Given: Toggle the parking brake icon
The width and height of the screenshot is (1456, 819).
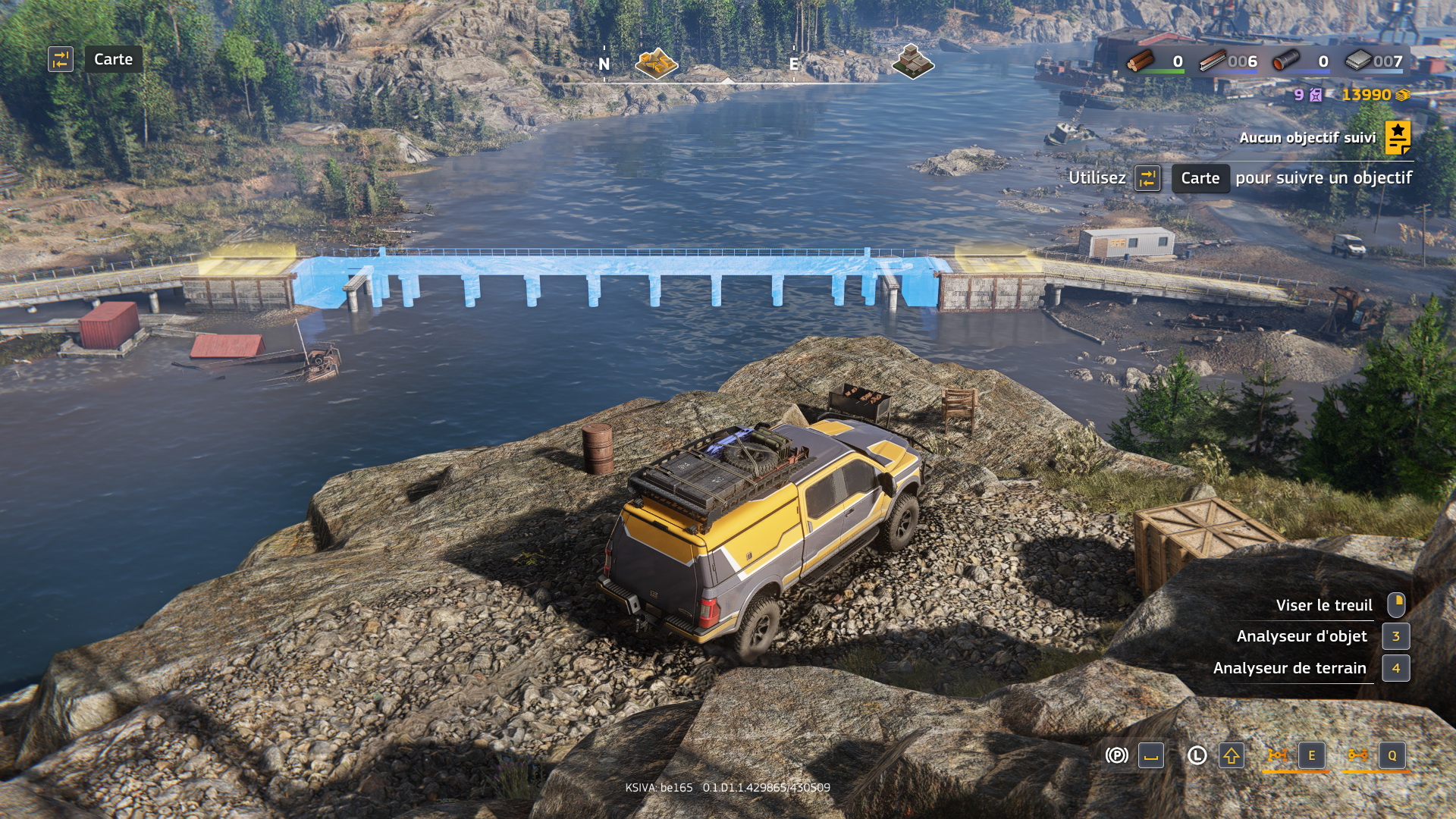Looking at the screenshot, I should tap(1116, 755).
